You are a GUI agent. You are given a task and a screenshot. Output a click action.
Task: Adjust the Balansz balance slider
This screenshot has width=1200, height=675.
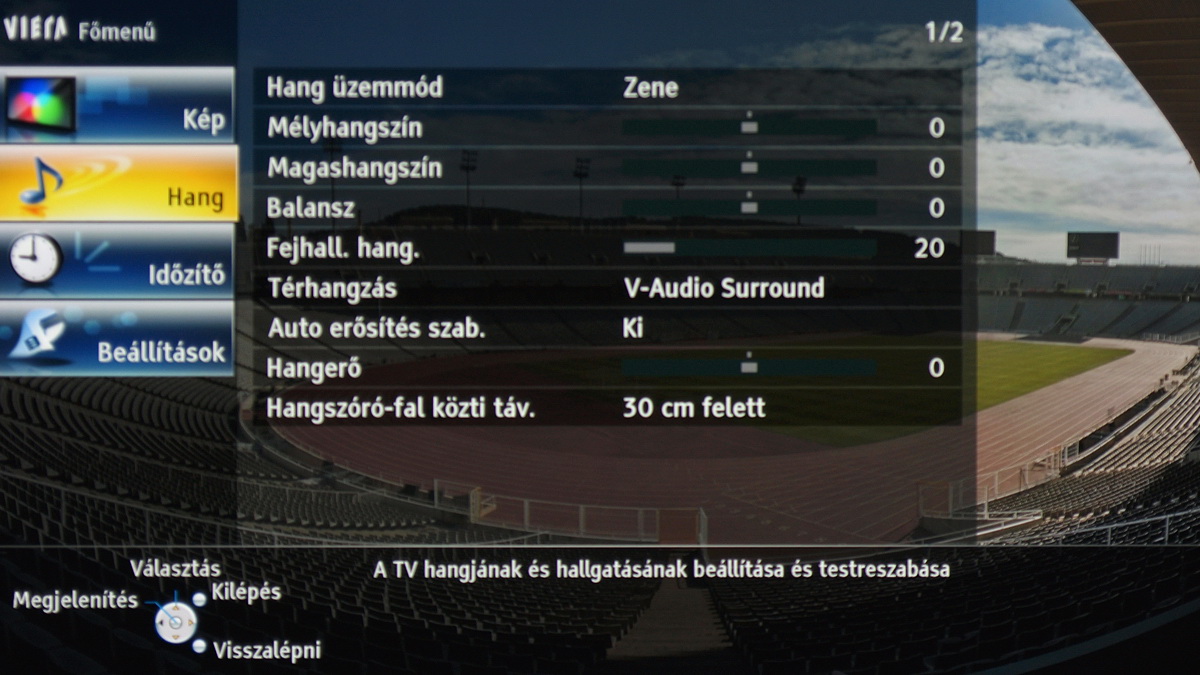coord(749,208)
